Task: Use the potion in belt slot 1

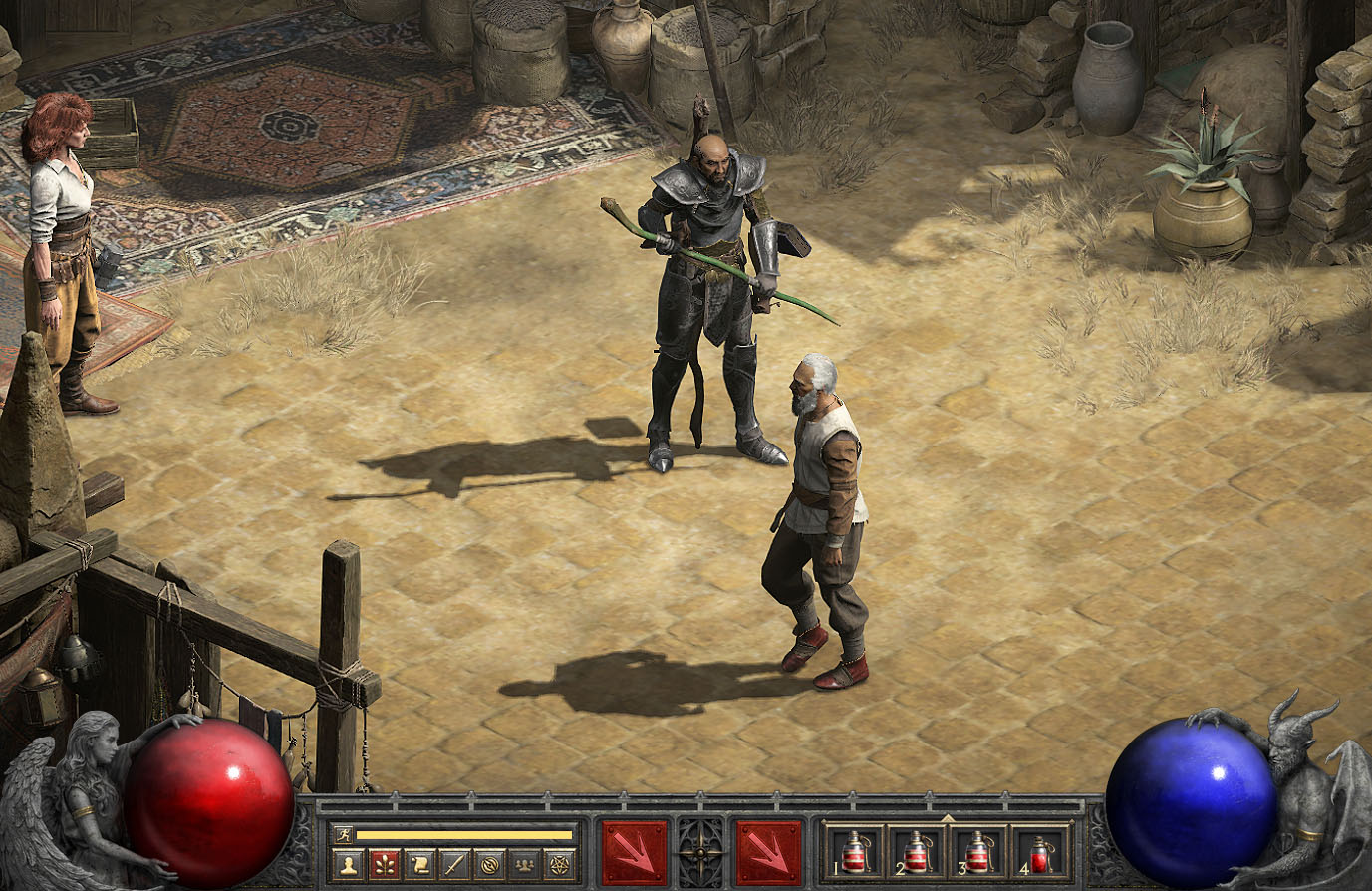Action: 854,853
